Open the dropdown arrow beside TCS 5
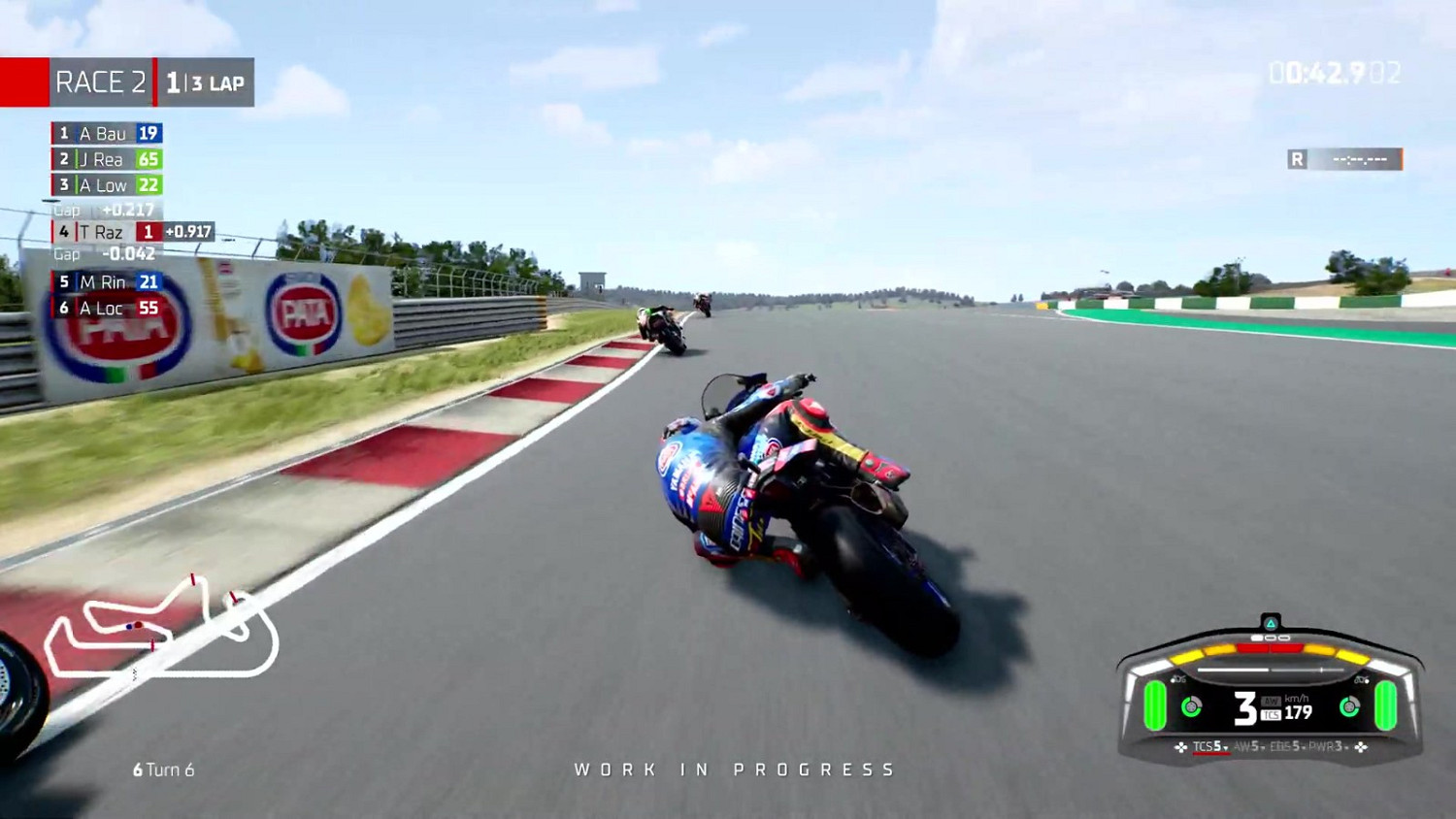1456x819 pixels. tap(1226, 749)
